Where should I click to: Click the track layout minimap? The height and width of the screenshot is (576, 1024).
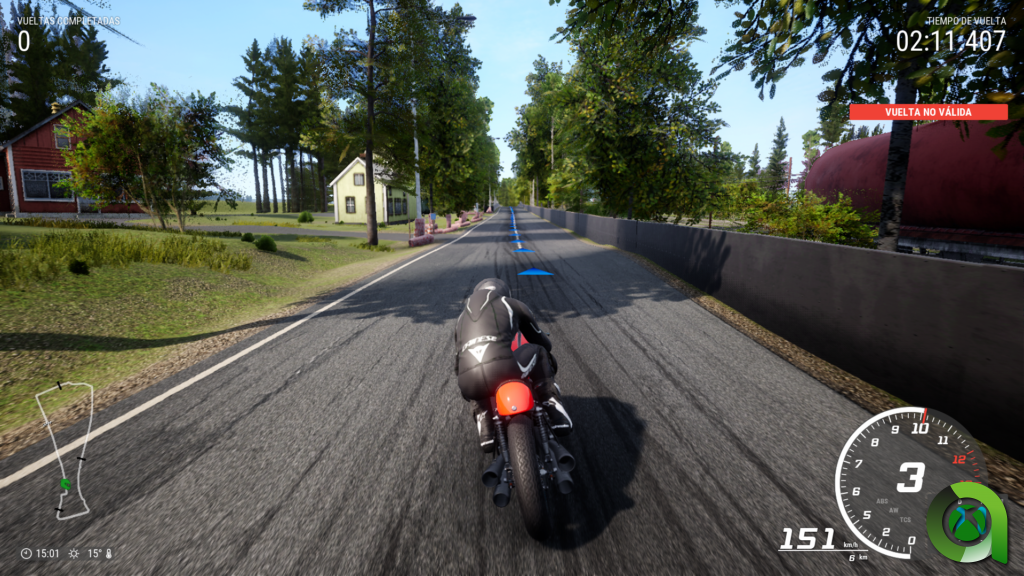coord(65,449)
